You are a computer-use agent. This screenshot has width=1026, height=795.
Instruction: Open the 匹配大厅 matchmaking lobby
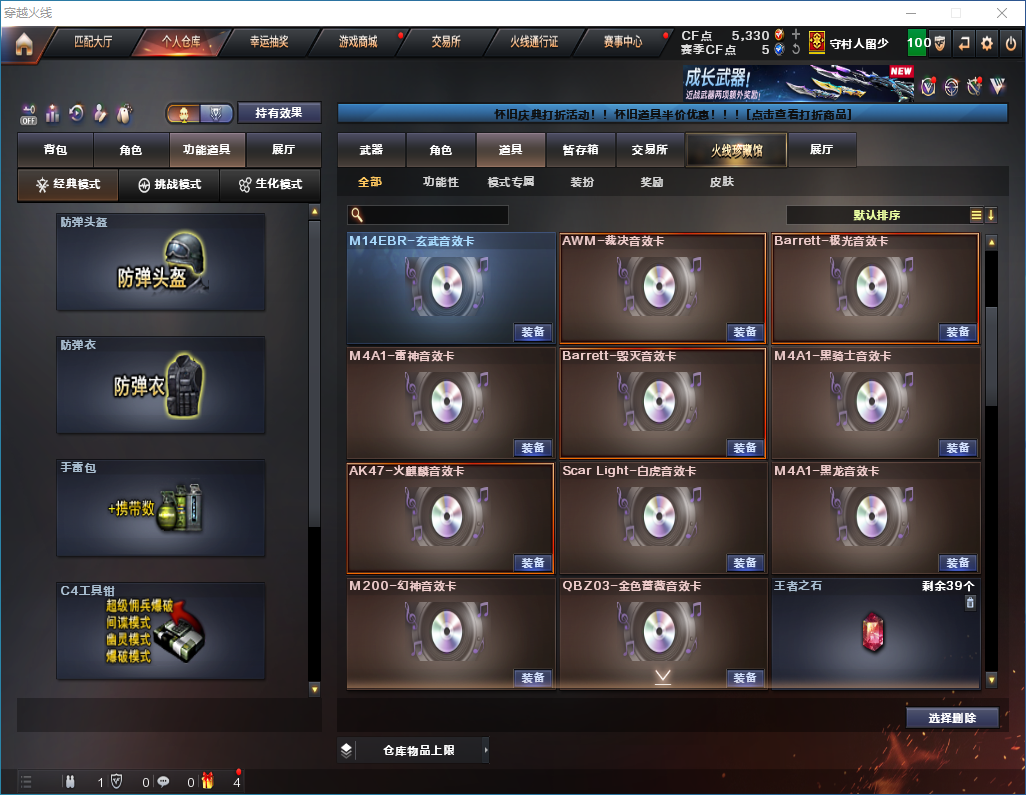[94, 42]
